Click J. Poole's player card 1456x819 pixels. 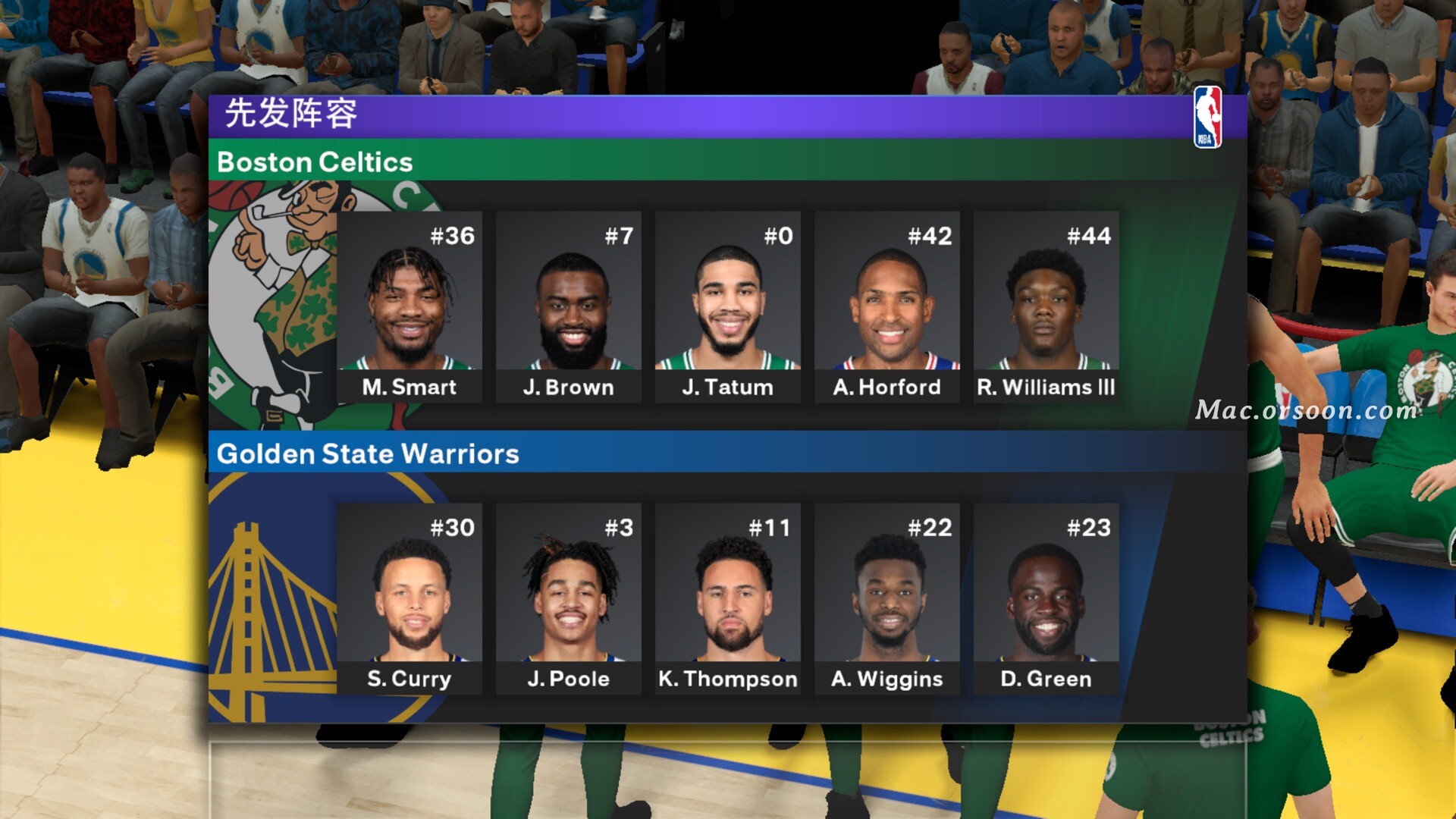pos(569,595)
